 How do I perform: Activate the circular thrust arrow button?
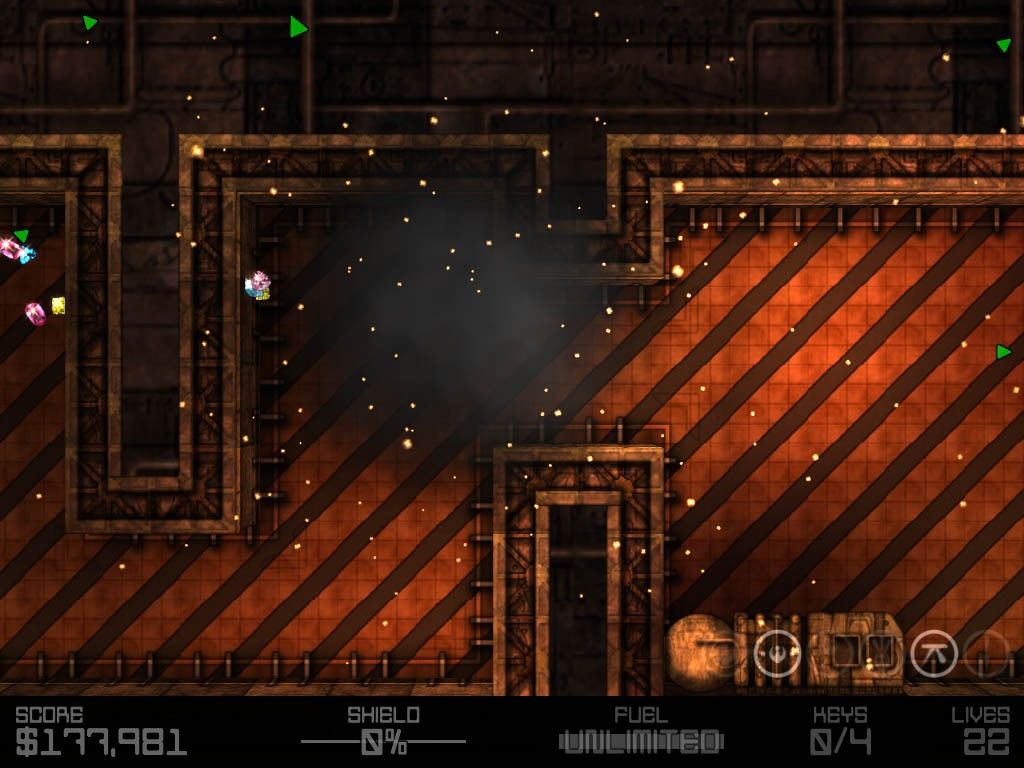pyautogui.click(x=934, y=655)
